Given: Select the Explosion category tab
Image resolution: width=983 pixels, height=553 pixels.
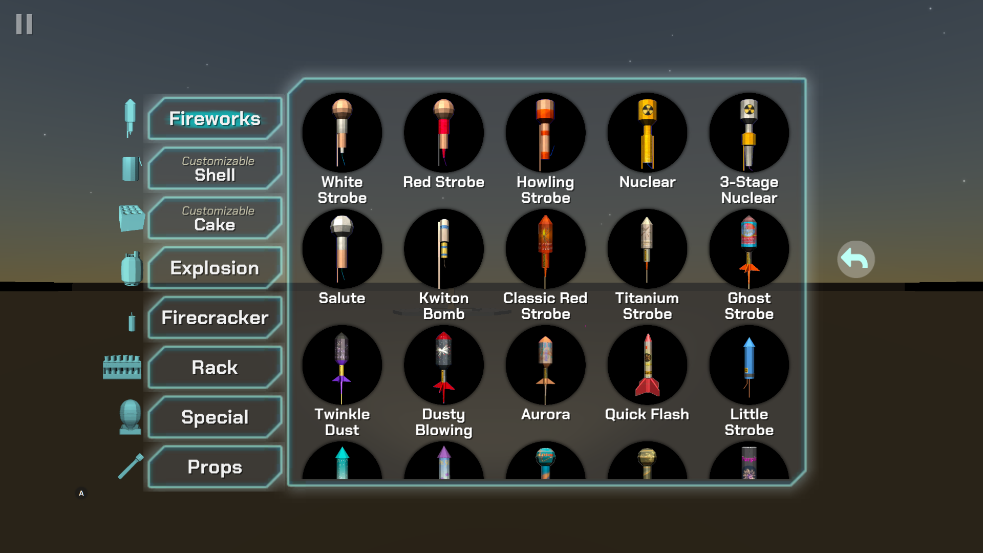Looking at the screenshot, I should click(214, 268).
